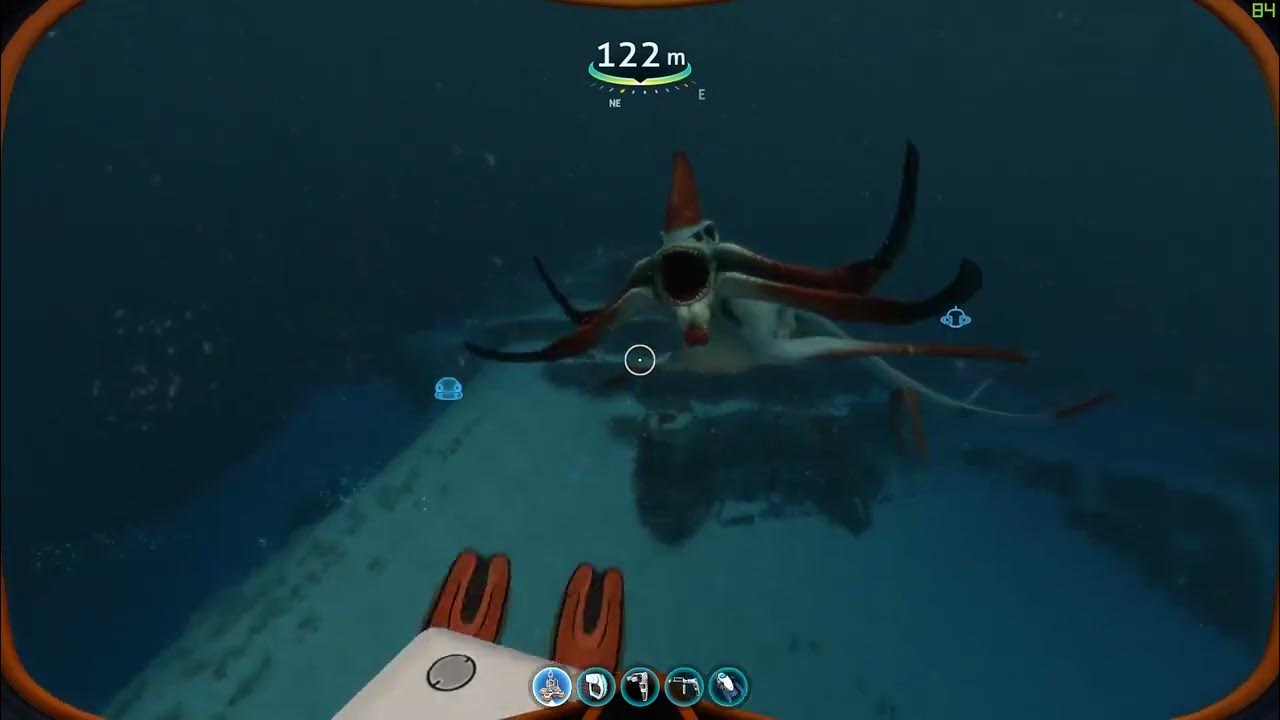Select the upright pistol-grip tool hotbar slot
This screenshot has width=1280, height=720.
(640, 687)
